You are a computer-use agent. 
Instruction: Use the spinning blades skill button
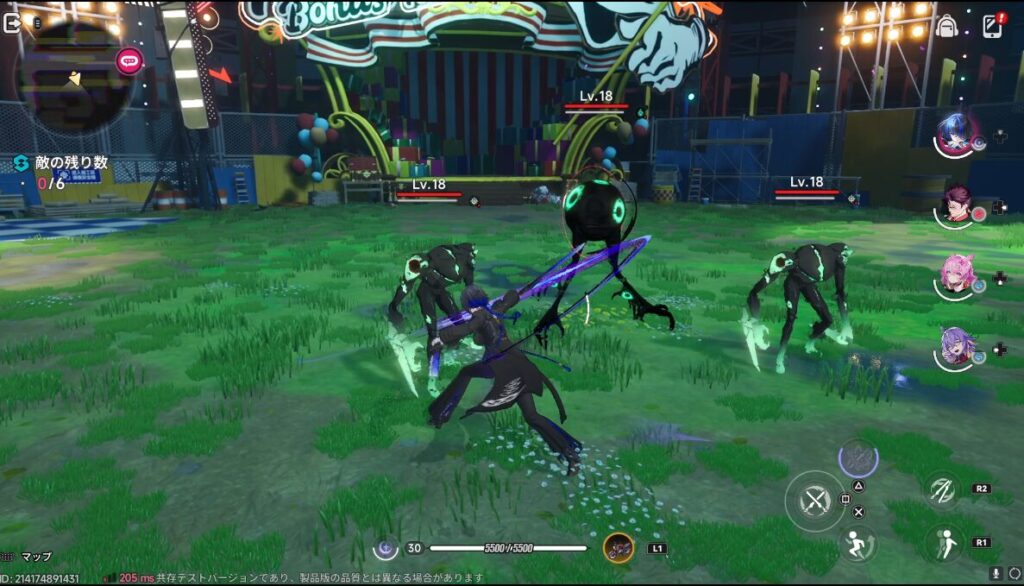click(x=941, y=489)
